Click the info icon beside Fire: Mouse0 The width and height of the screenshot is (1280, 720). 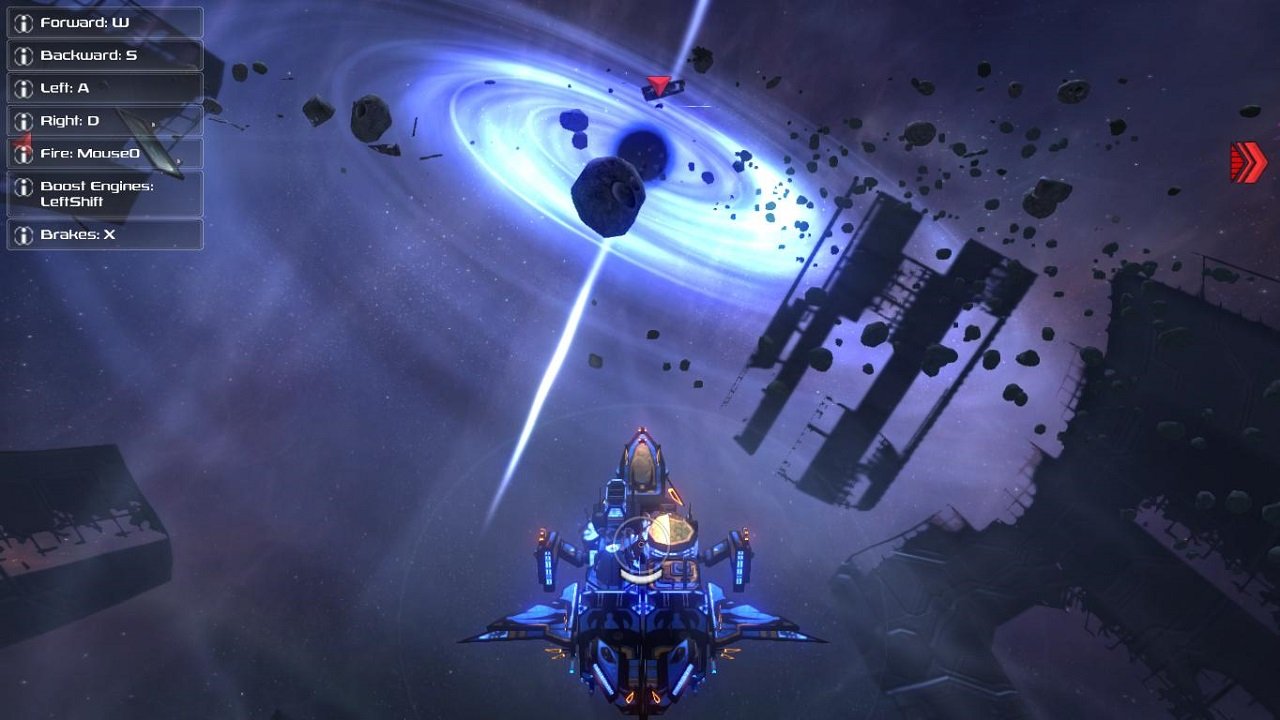point(22,152)
